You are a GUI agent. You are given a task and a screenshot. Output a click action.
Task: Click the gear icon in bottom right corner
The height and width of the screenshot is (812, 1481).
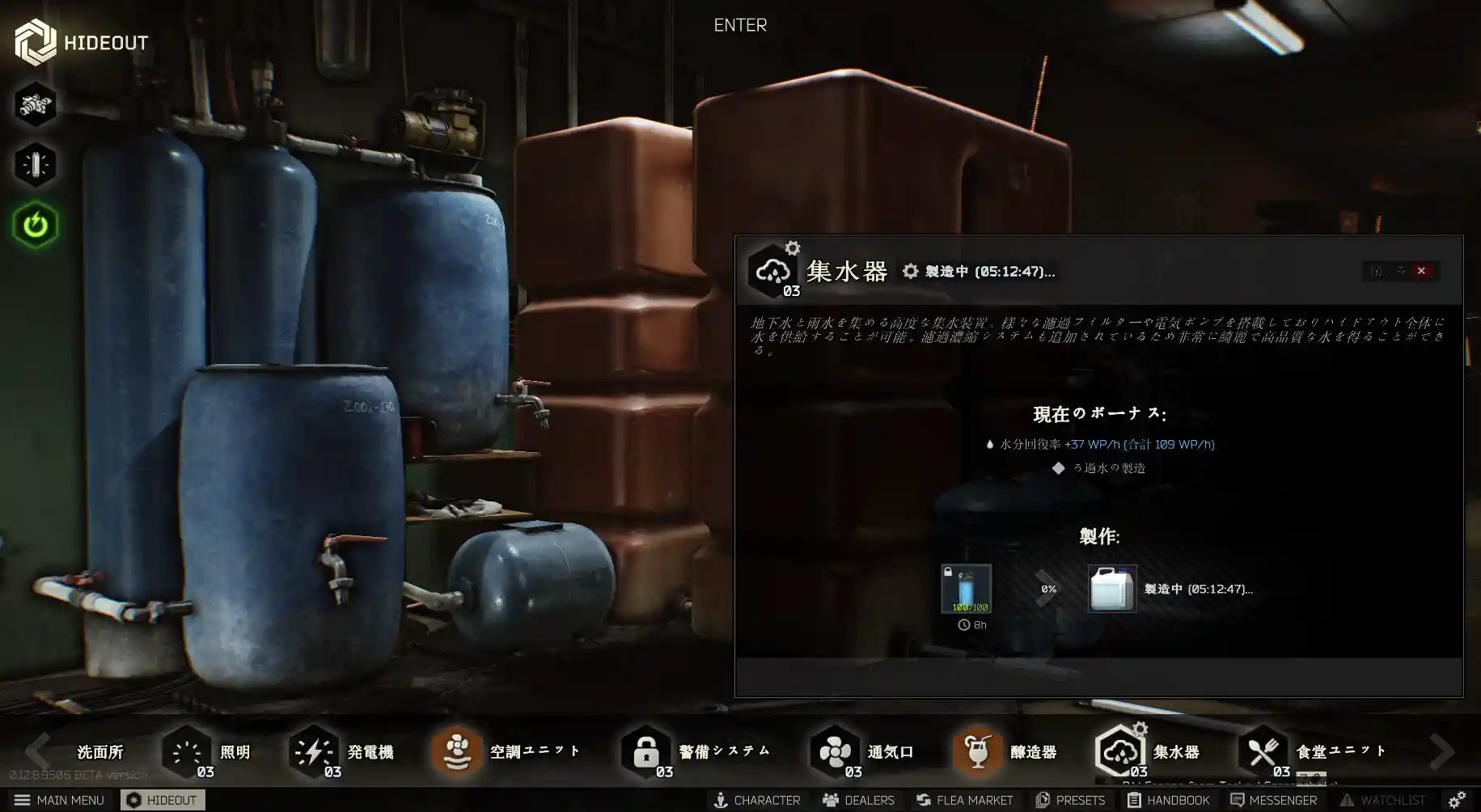(1455, 799)
